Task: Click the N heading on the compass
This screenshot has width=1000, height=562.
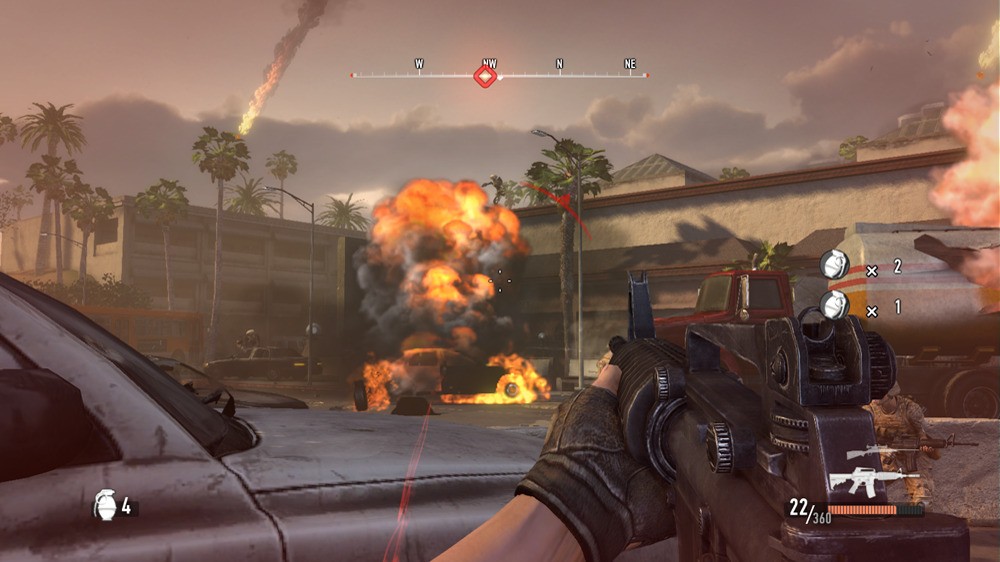Action: point(559,64)
